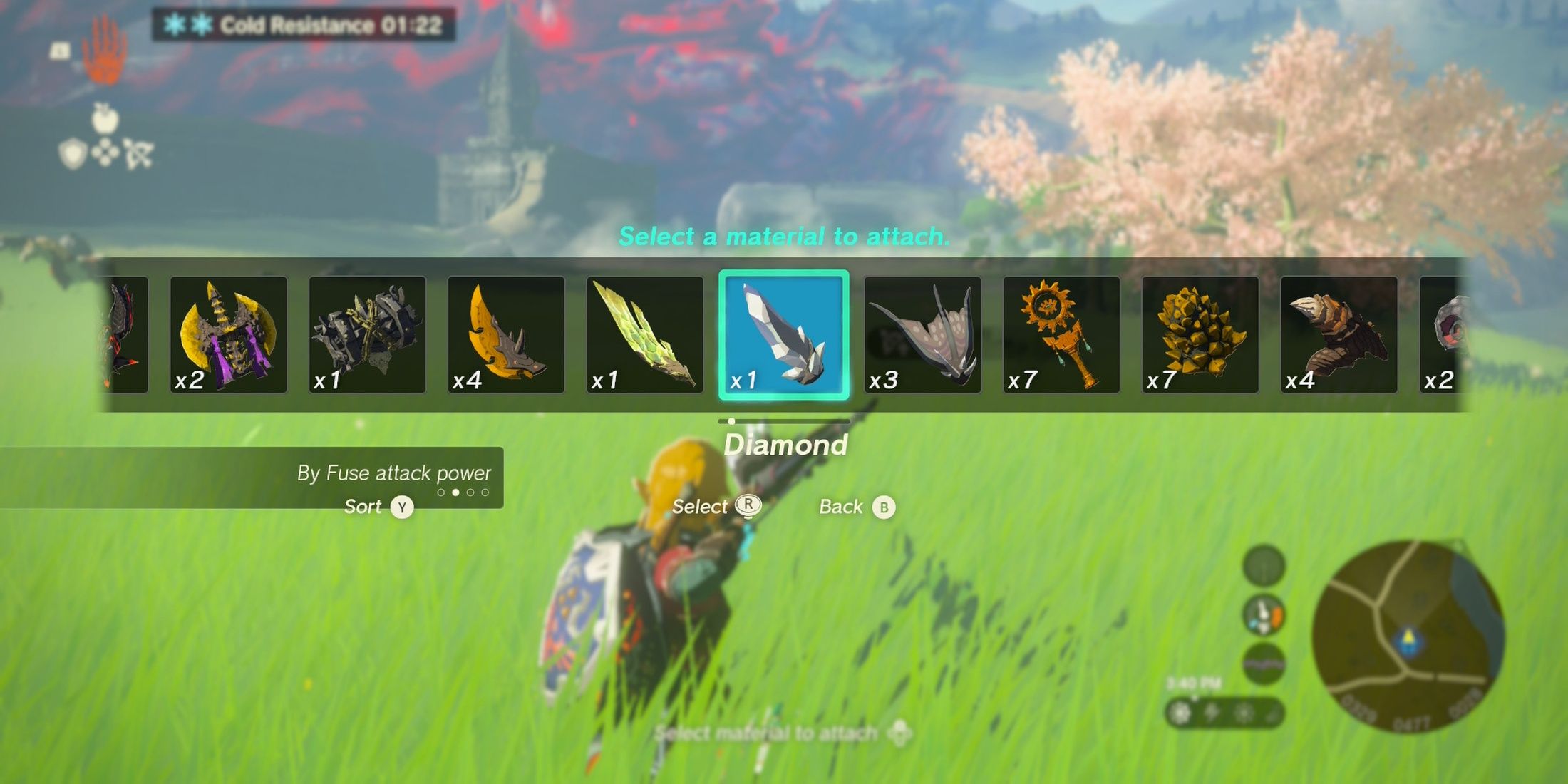Click the Cold Resistance snowflake icon
Screen dimensions: 1568x784
pyautogui.click(x=173, y=24)
